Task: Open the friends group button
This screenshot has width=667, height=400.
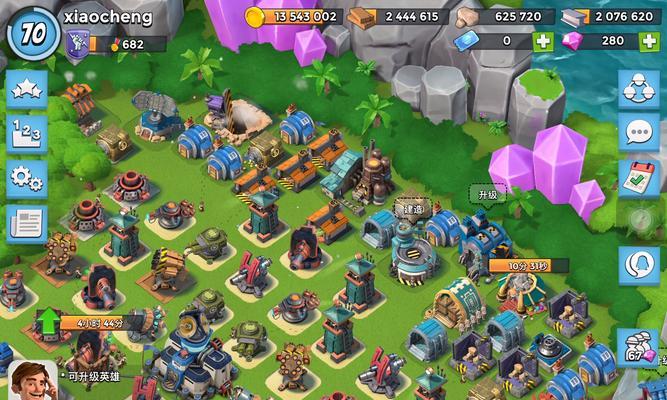Action: [x=637, y=89]
